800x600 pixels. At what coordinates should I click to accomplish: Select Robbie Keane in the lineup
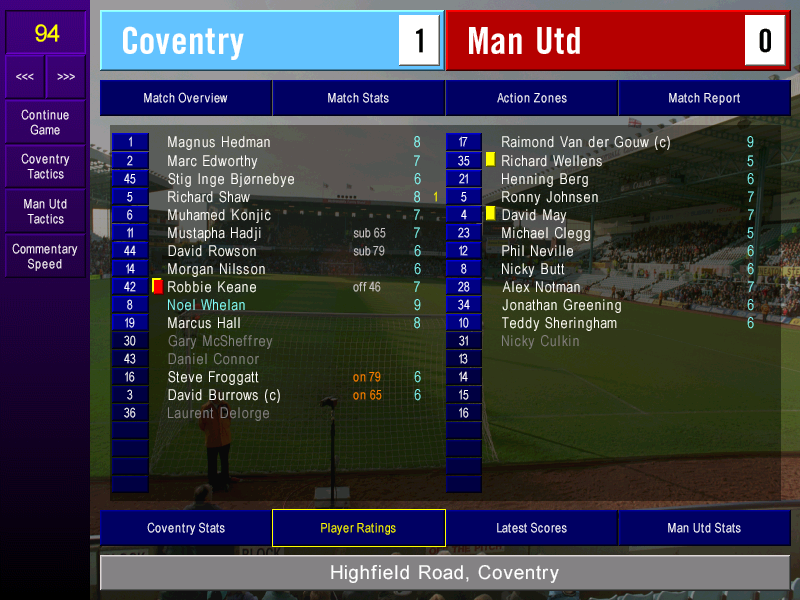[x=212, y=287]
